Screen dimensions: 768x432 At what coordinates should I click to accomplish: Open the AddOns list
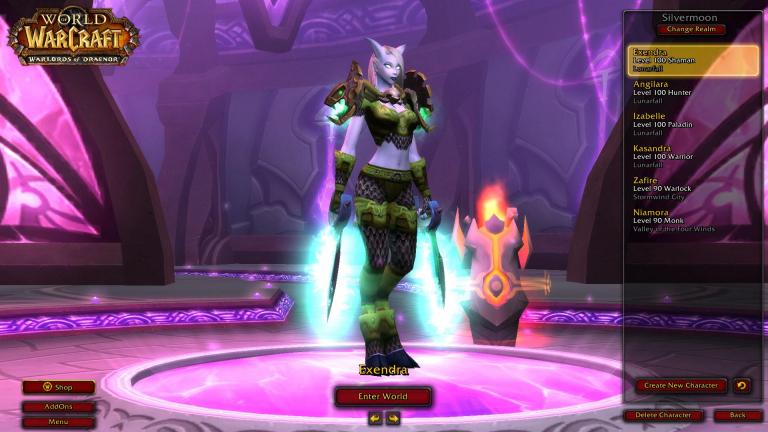(59, 407)
